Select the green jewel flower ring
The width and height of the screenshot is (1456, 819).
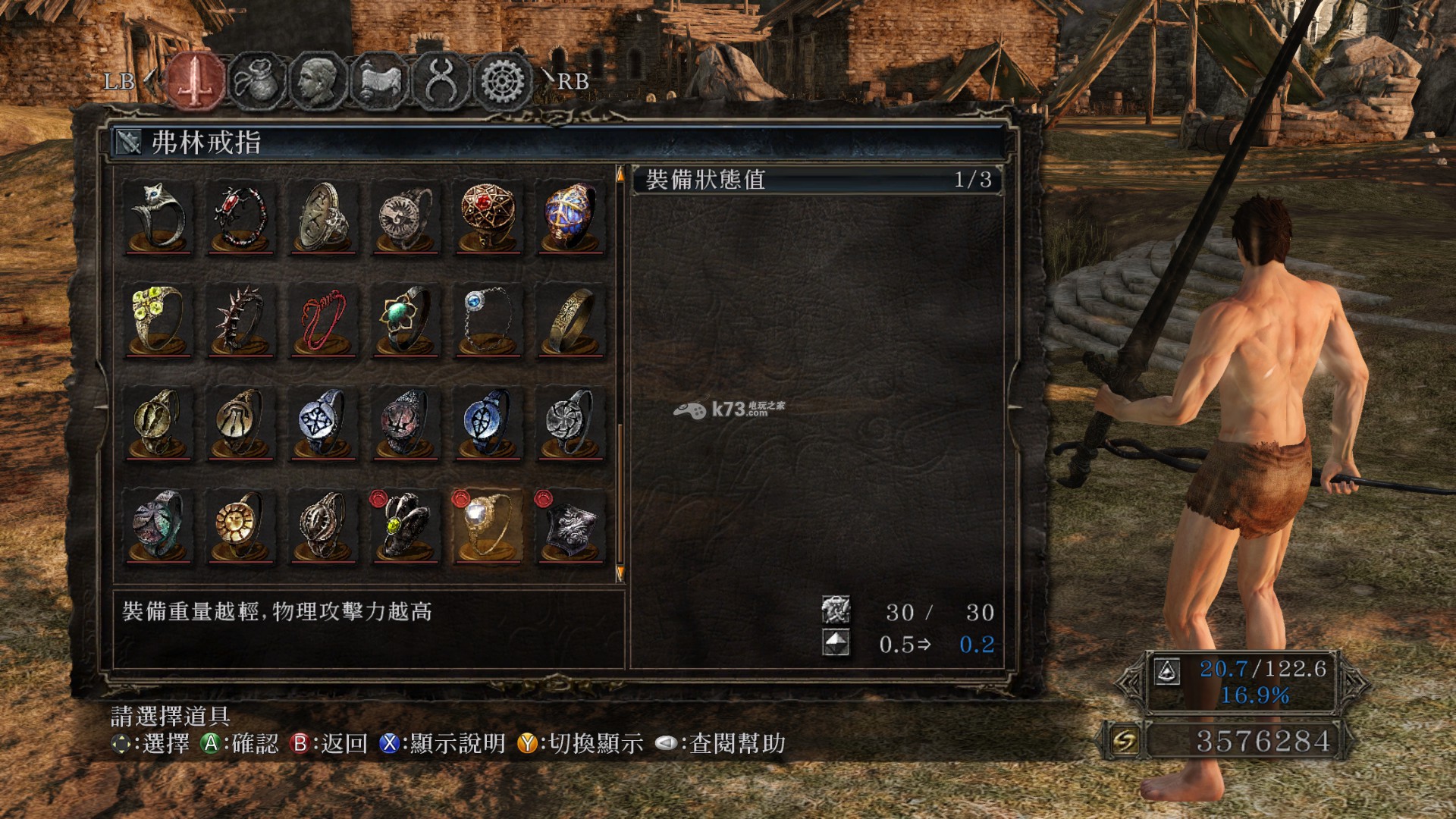click(406, 320)
